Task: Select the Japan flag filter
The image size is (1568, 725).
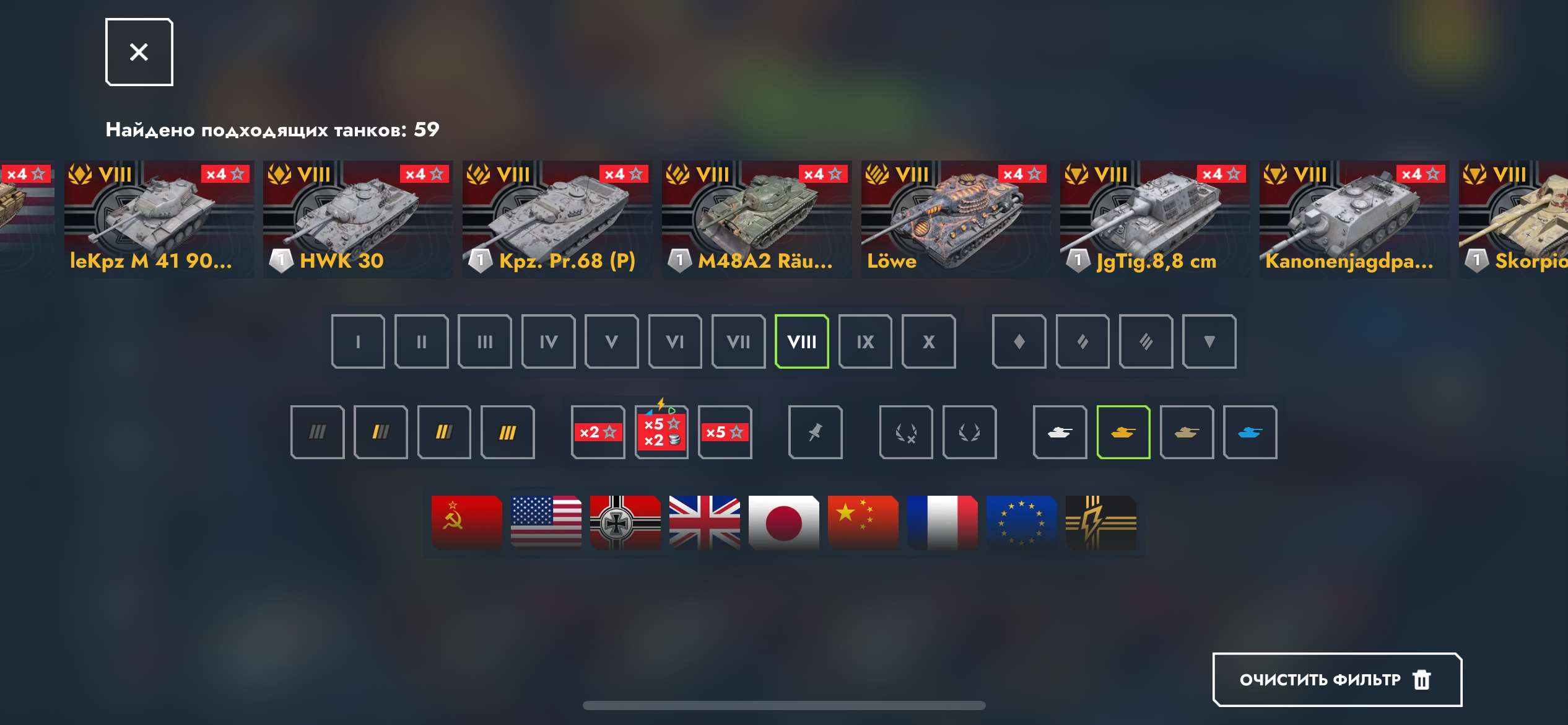Action: 783,522
